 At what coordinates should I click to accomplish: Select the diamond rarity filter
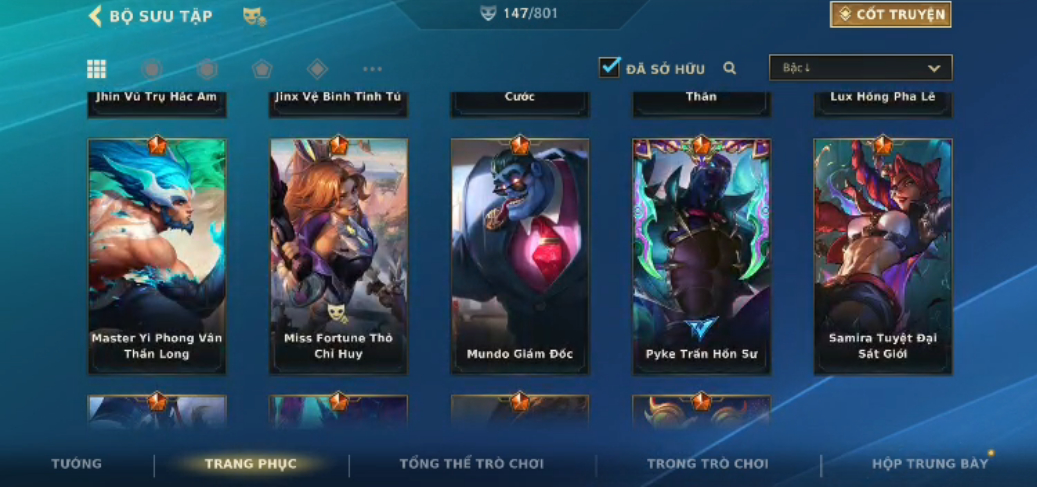[317, 69]
